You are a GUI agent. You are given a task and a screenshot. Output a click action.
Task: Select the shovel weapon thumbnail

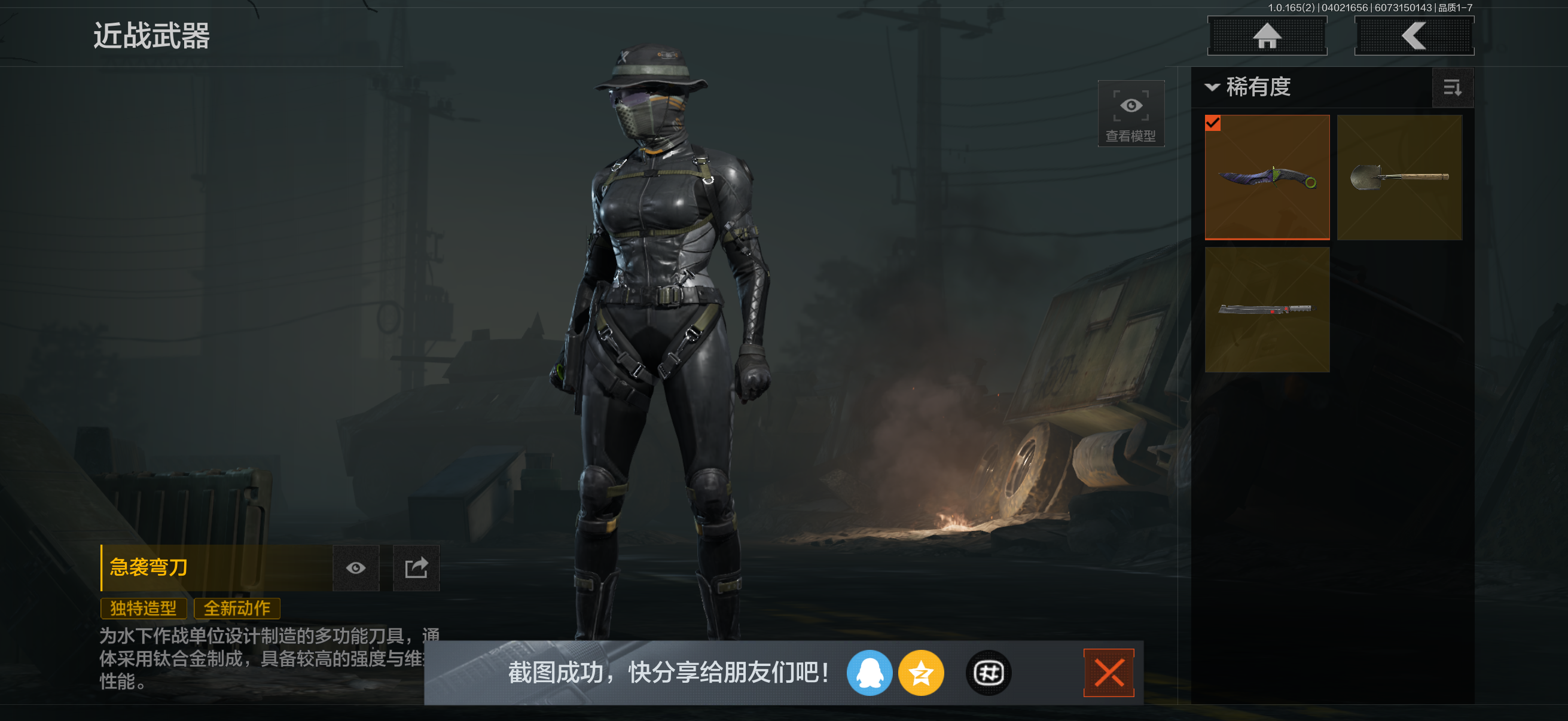tap(1399, 176)
